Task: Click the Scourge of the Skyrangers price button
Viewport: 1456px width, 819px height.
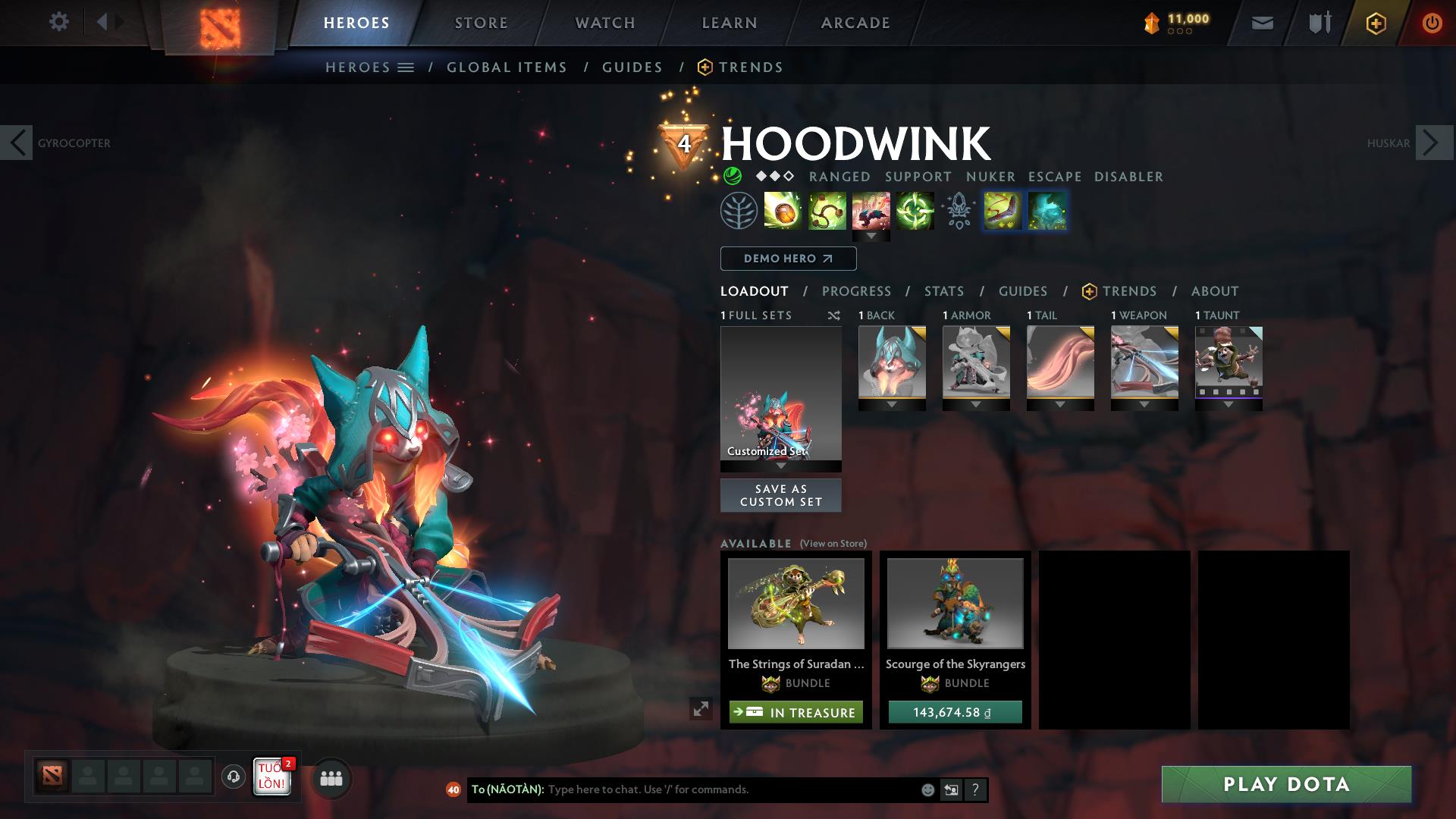Action: click(x=954, y=712)
